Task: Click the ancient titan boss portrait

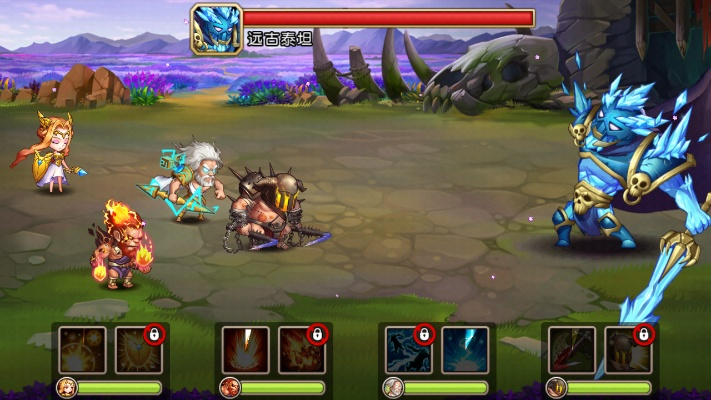Action: pyautogui.click(x=217, y=30)
